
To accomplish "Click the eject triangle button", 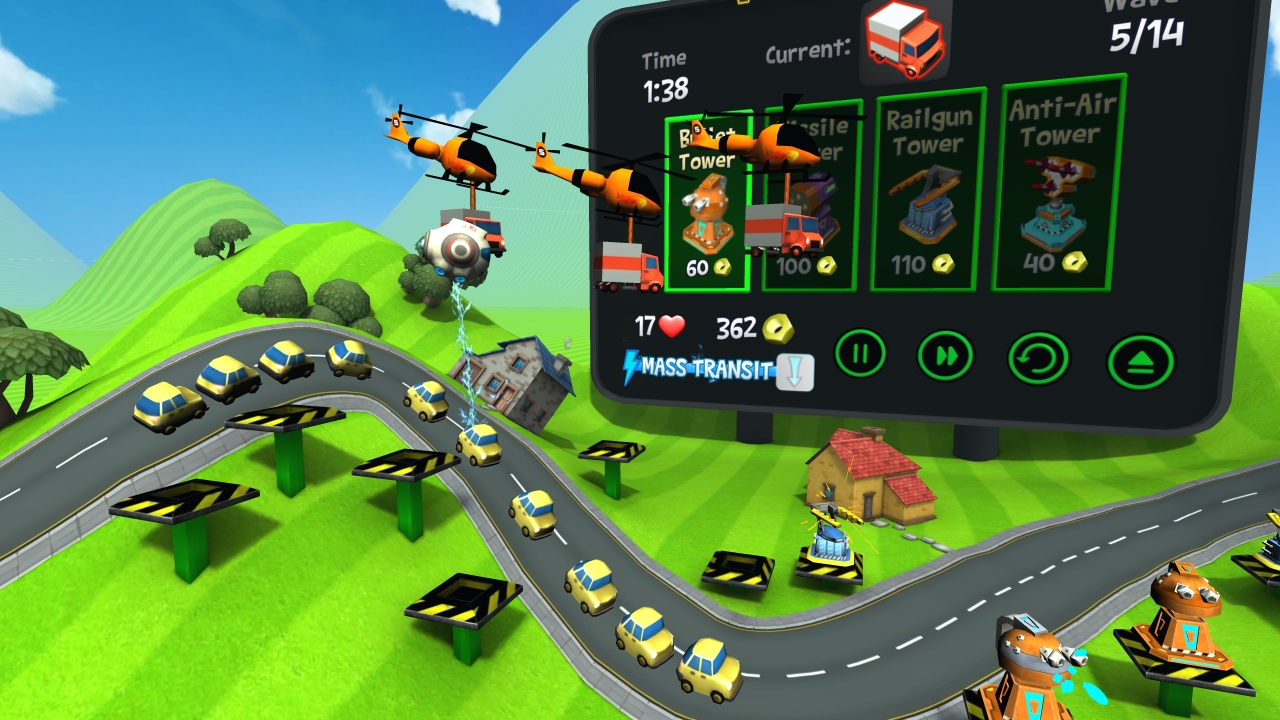I will [1140, 362].
